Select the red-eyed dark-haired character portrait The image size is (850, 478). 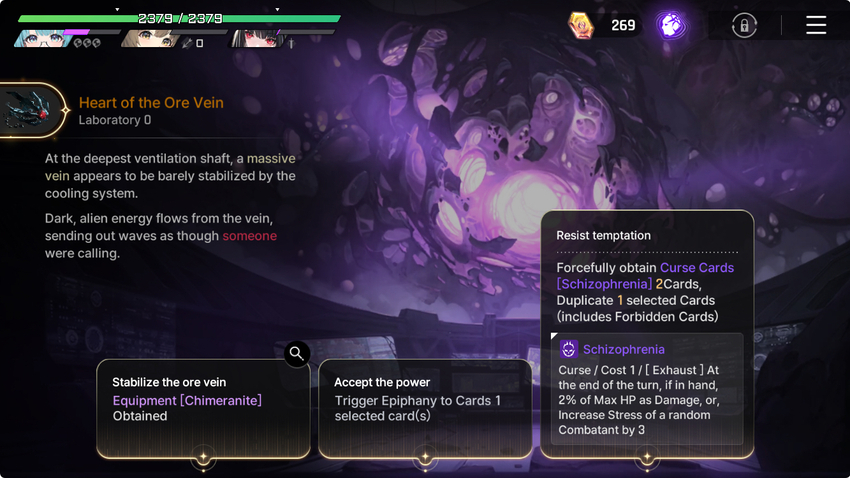point(256,38)
